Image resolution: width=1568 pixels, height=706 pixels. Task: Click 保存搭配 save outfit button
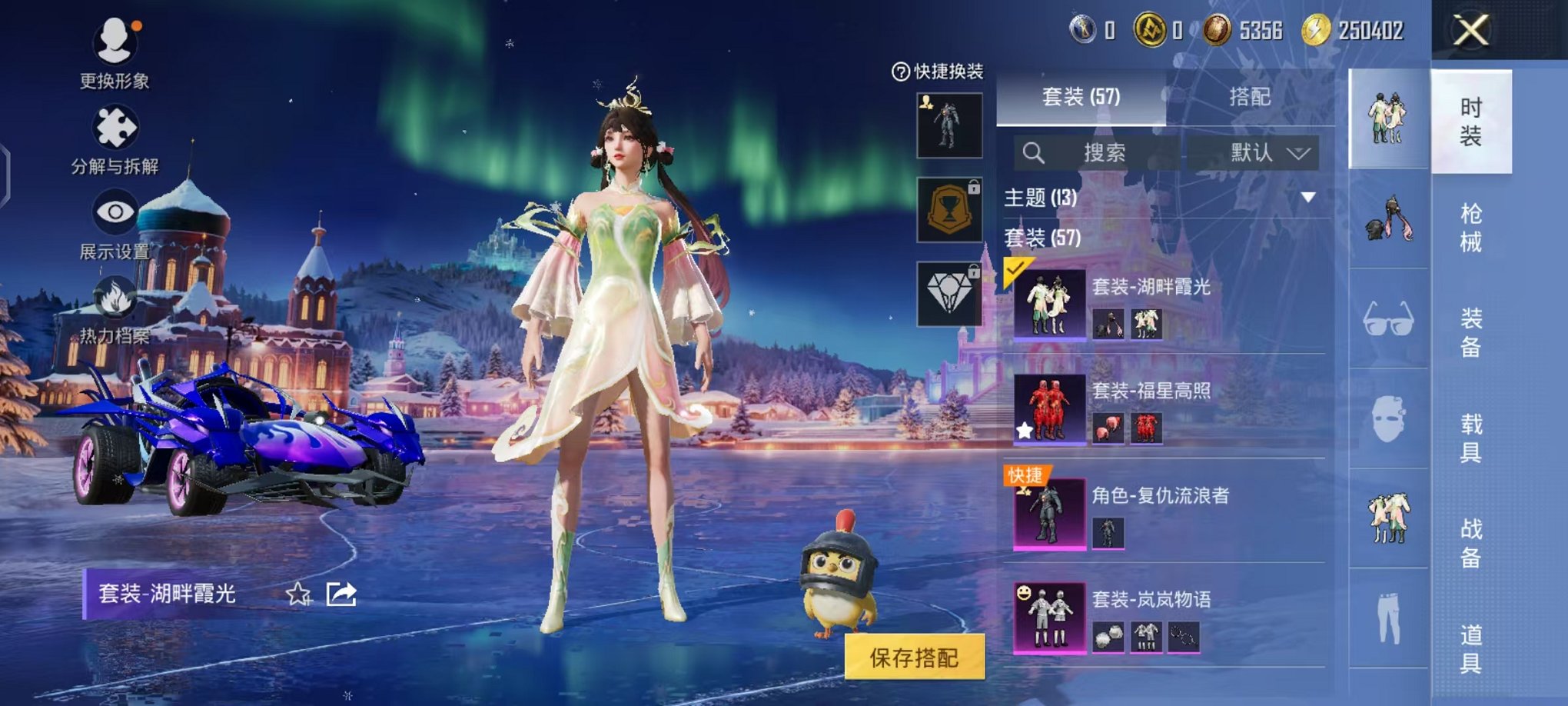pyautogui.click(x=914, y=657)
